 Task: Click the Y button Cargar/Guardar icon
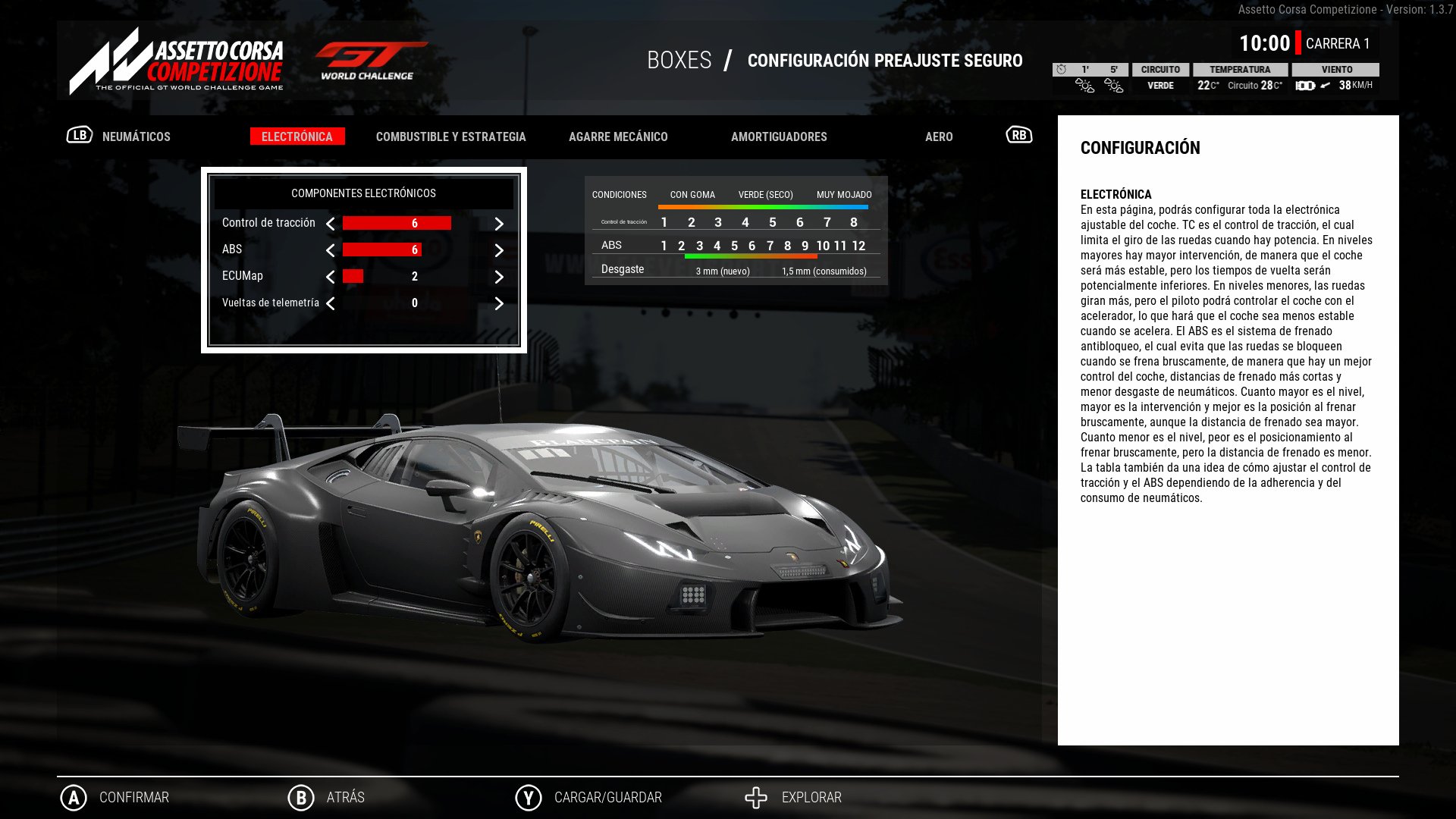coord(528,797)
